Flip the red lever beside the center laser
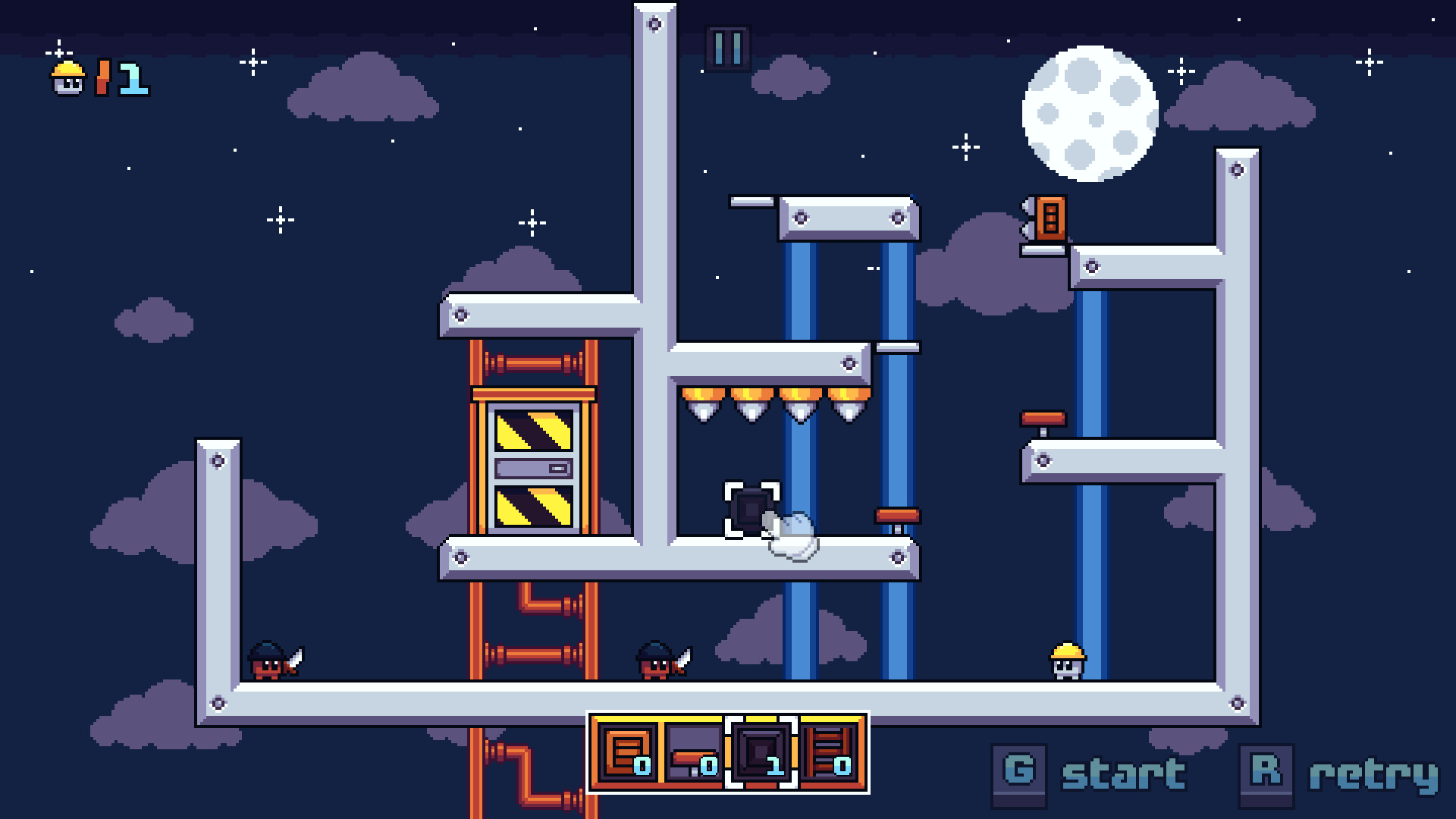1456x819 pixels. pyautogui.click(x=898, y=515)
